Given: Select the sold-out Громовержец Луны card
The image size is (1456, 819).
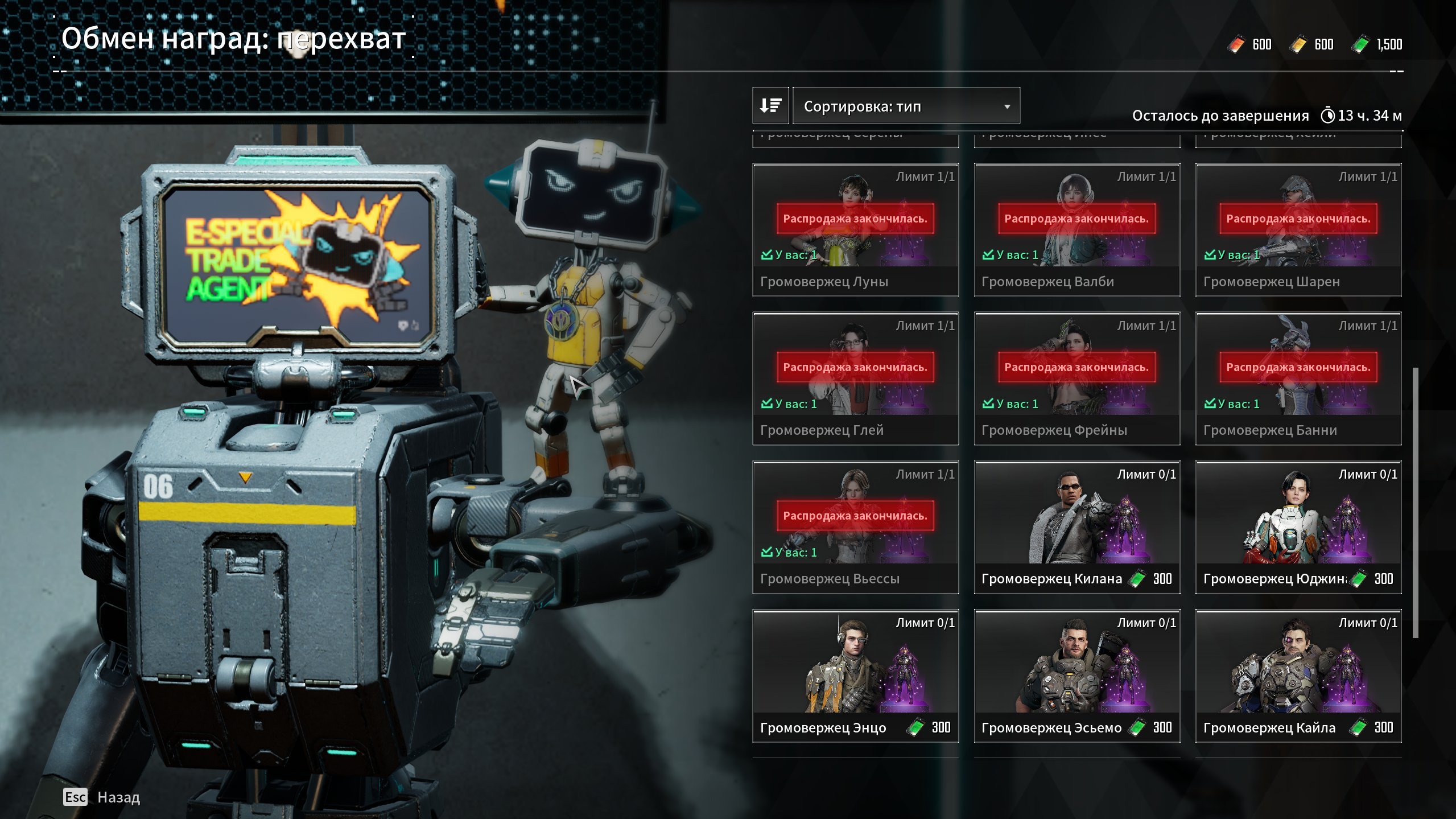Looking at the screenshot, I should coord(855,229).
